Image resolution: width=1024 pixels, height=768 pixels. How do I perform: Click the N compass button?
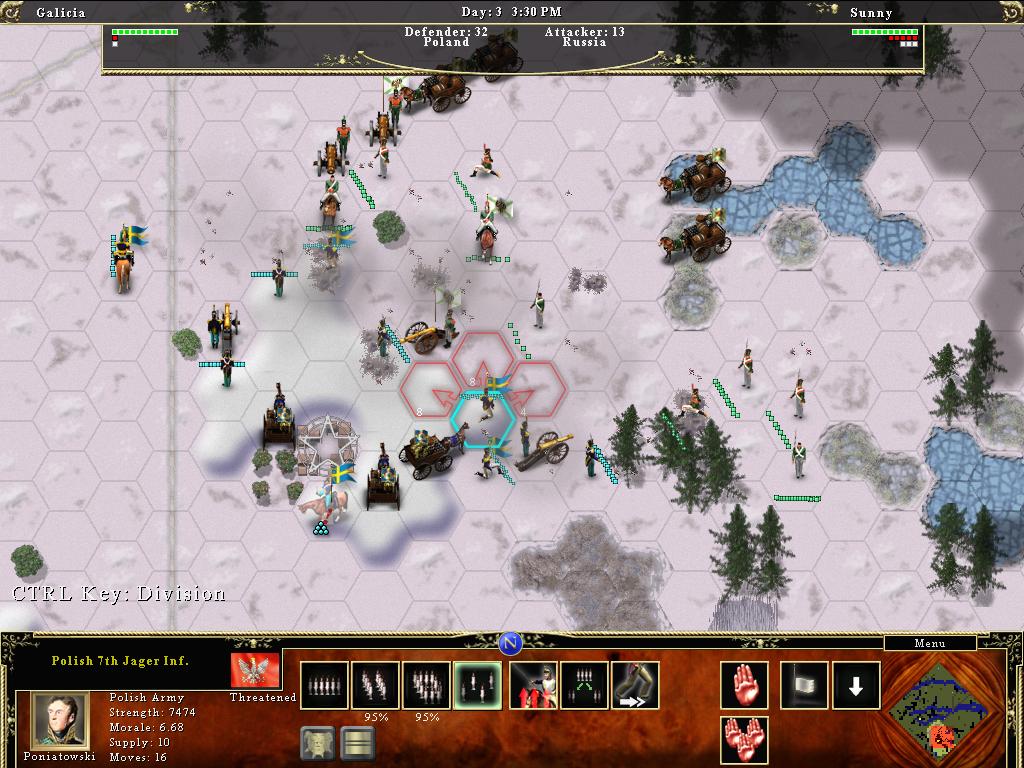511,642
